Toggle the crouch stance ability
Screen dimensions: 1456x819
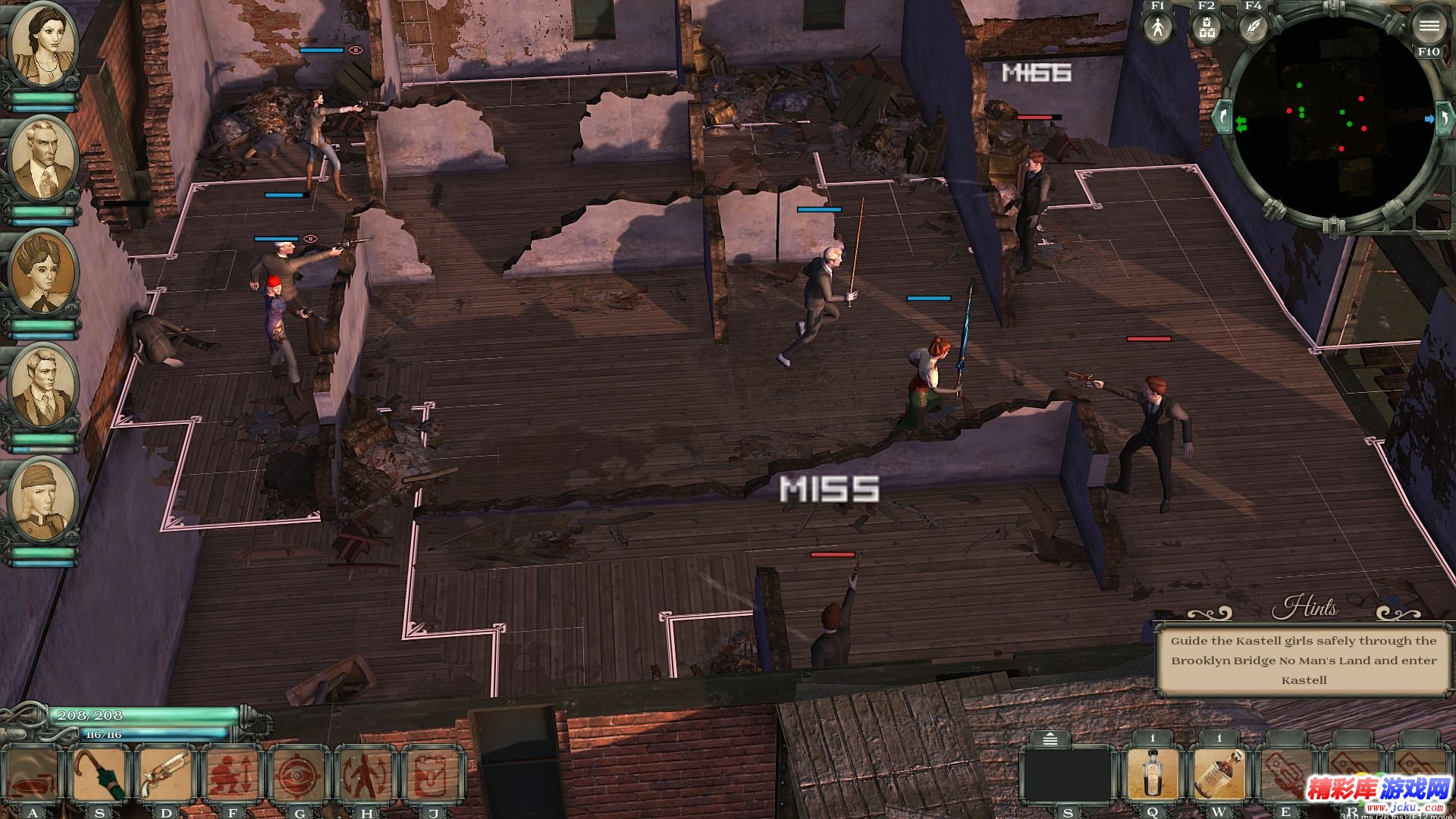click(232, 775)
